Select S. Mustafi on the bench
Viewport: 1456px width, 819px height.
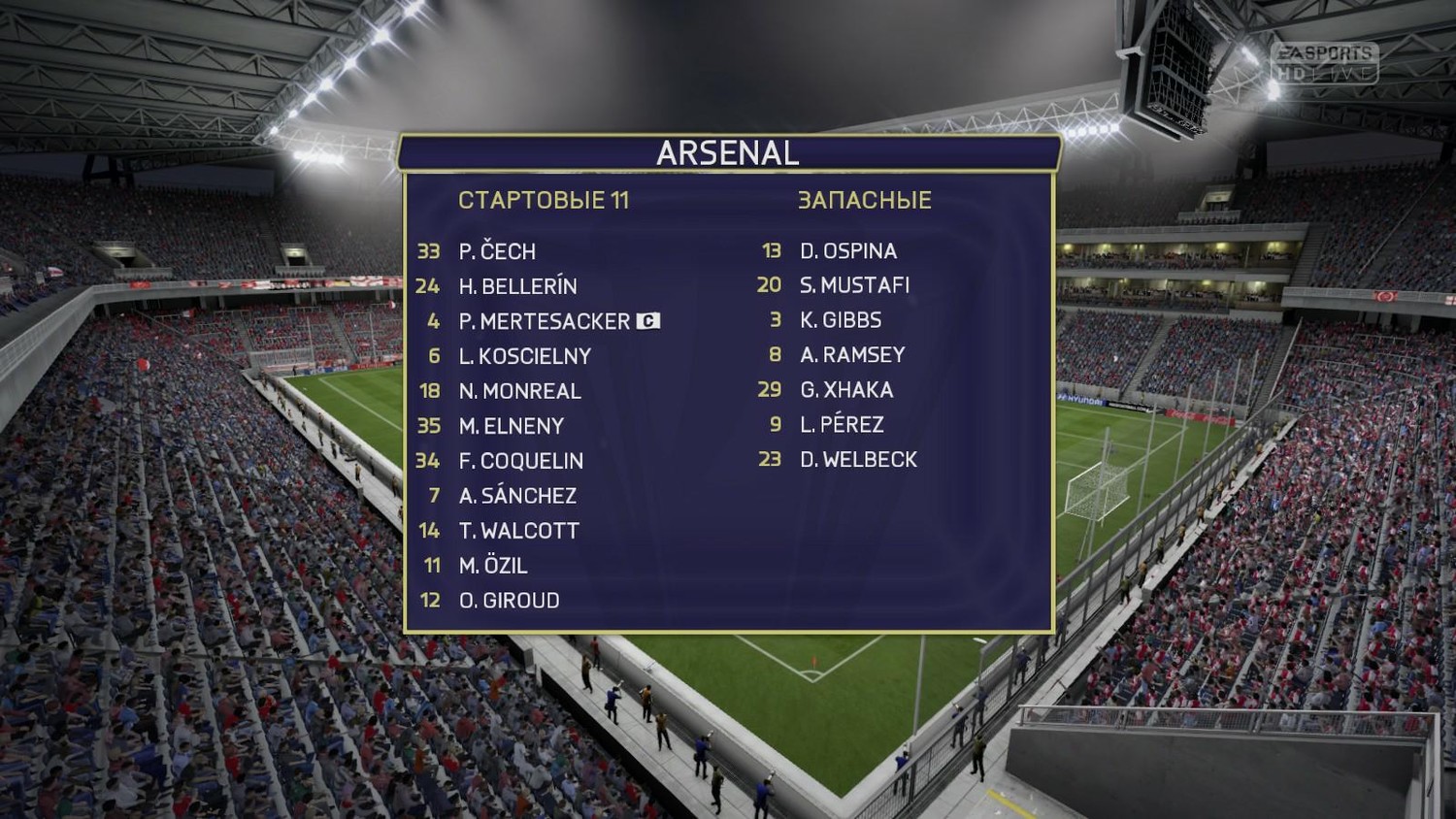[x=854, y=285]
